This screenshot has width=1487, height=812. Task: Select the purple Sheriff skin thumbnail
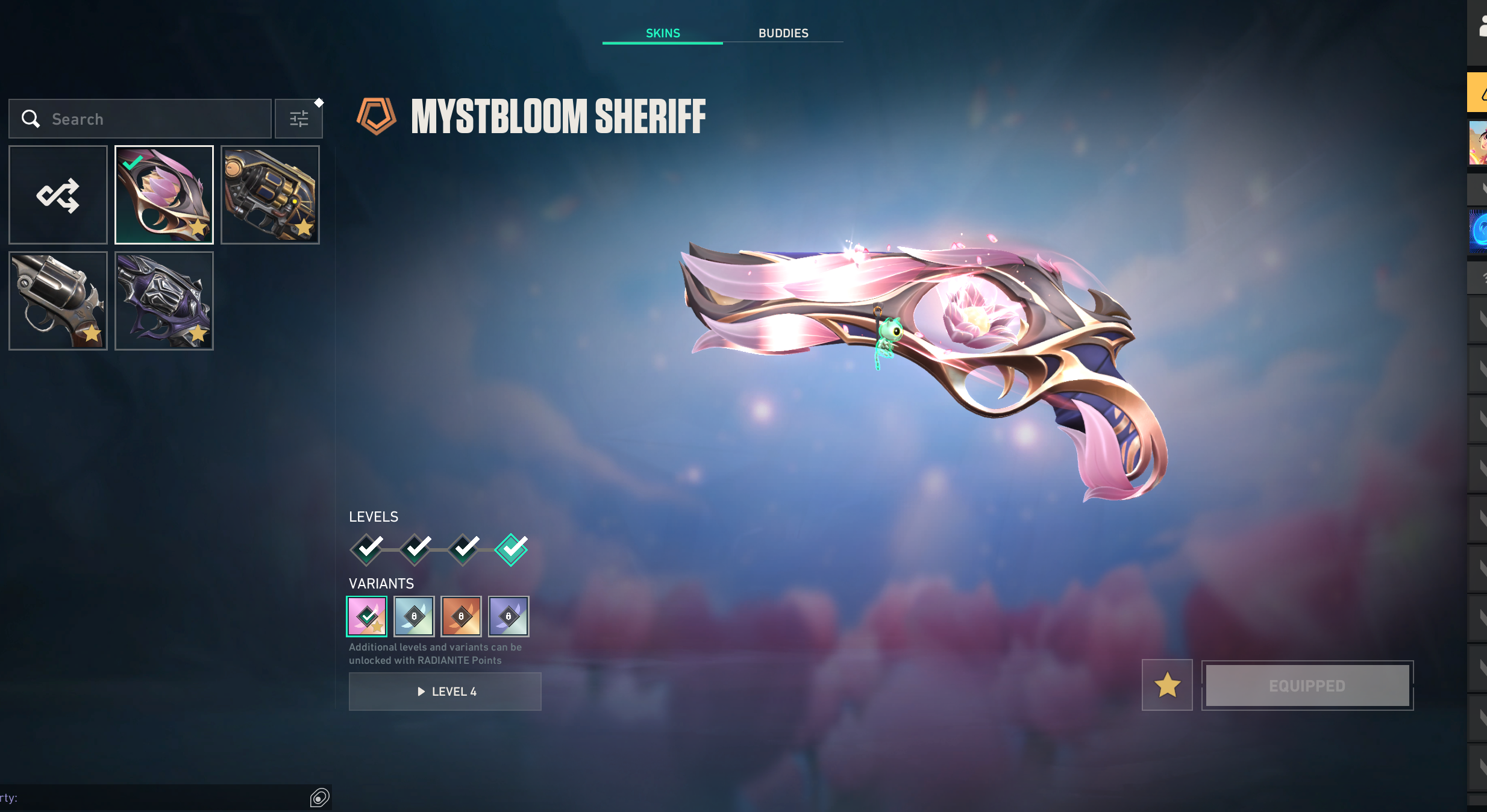point(164,301)
